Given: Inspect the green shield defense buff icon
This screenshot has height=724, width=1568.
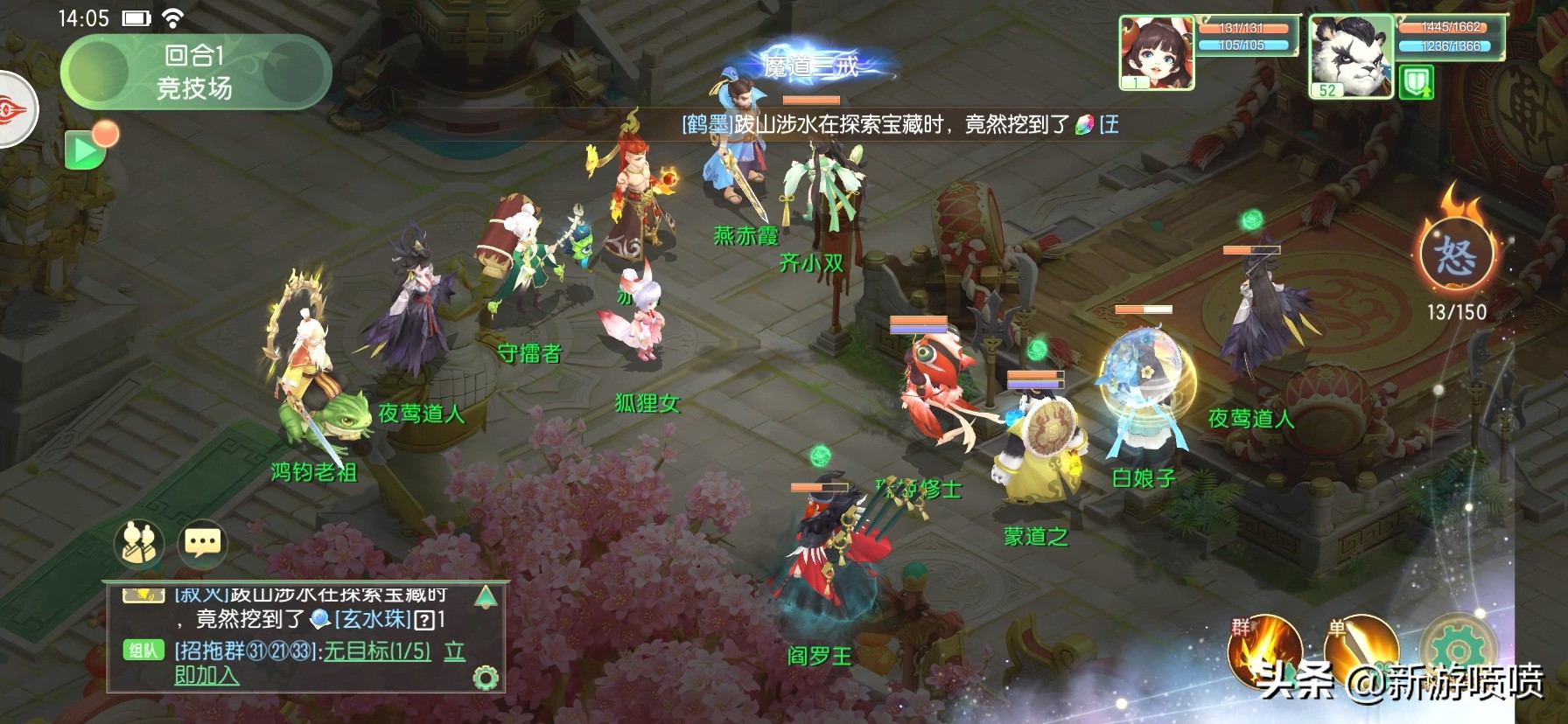Looking at the screenshot, I should point(1416,84).
